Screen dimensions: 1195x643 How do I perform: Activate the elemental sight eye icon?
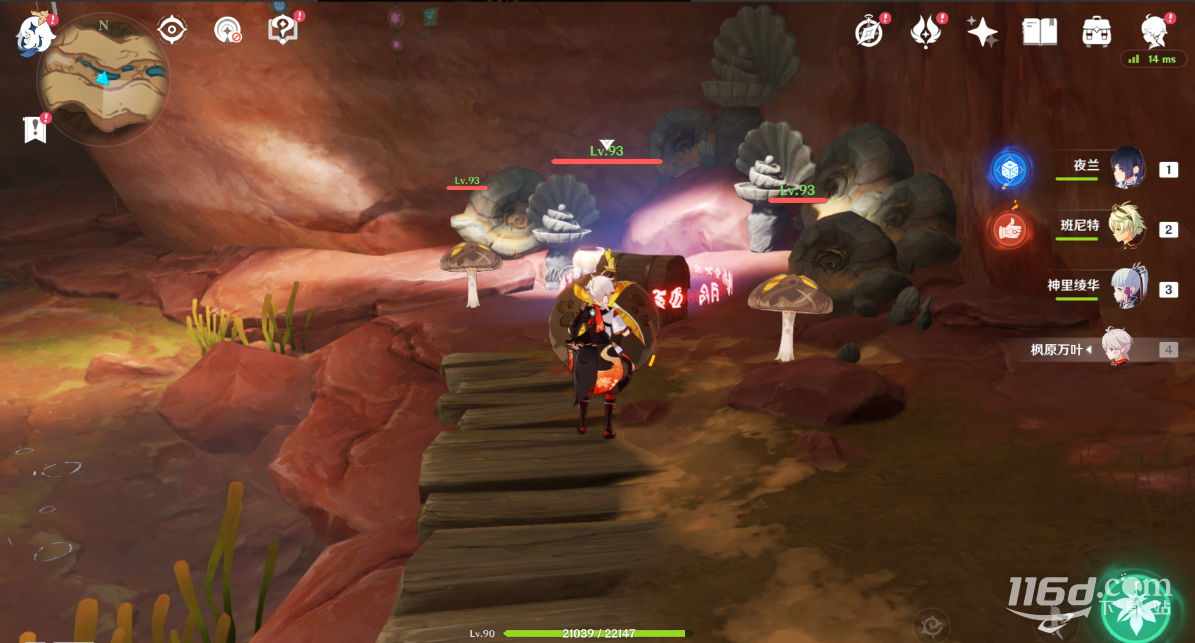tap(172, 30)
